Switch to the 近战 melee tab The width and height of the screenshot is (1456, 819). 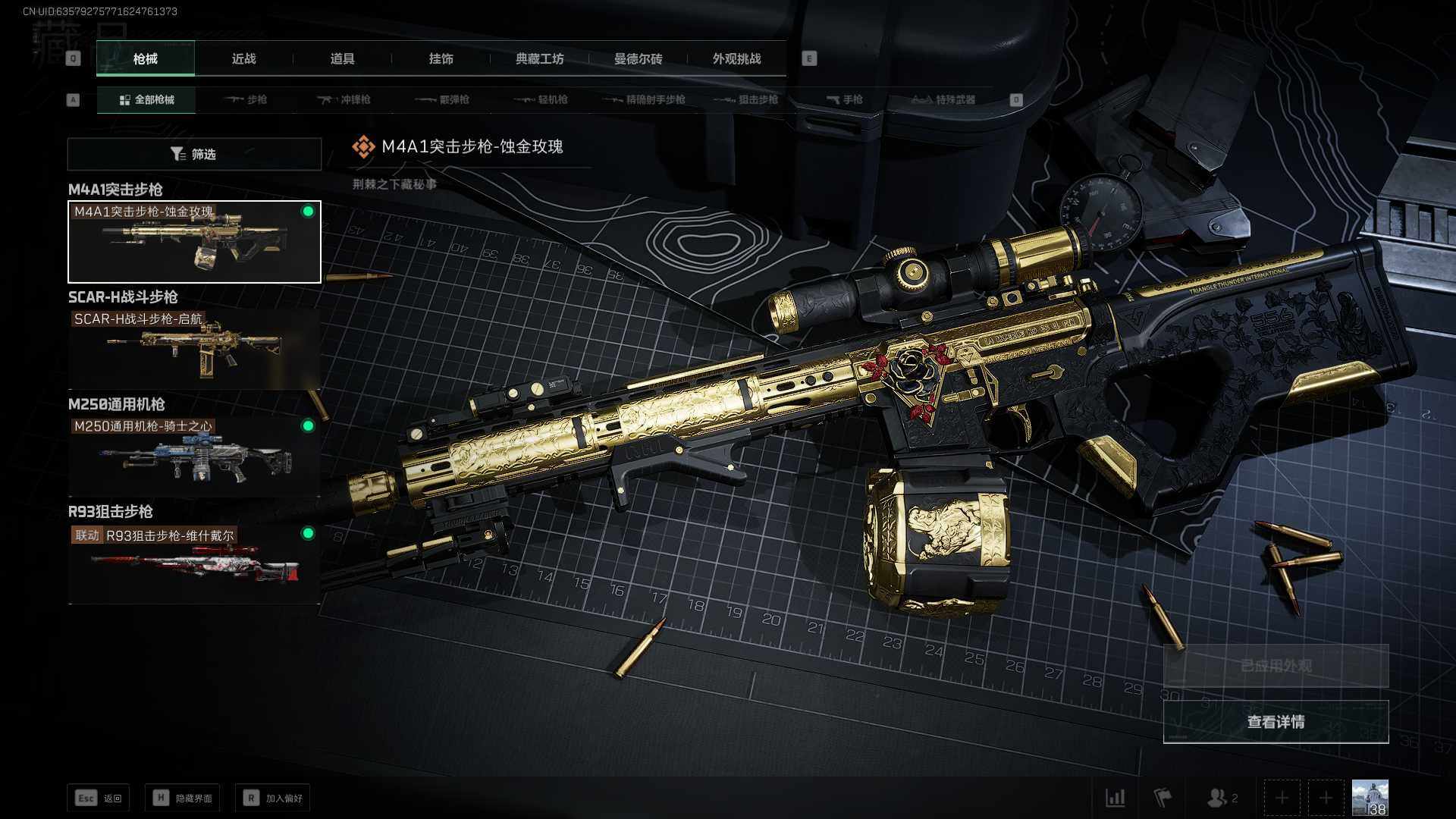point(243,58)
